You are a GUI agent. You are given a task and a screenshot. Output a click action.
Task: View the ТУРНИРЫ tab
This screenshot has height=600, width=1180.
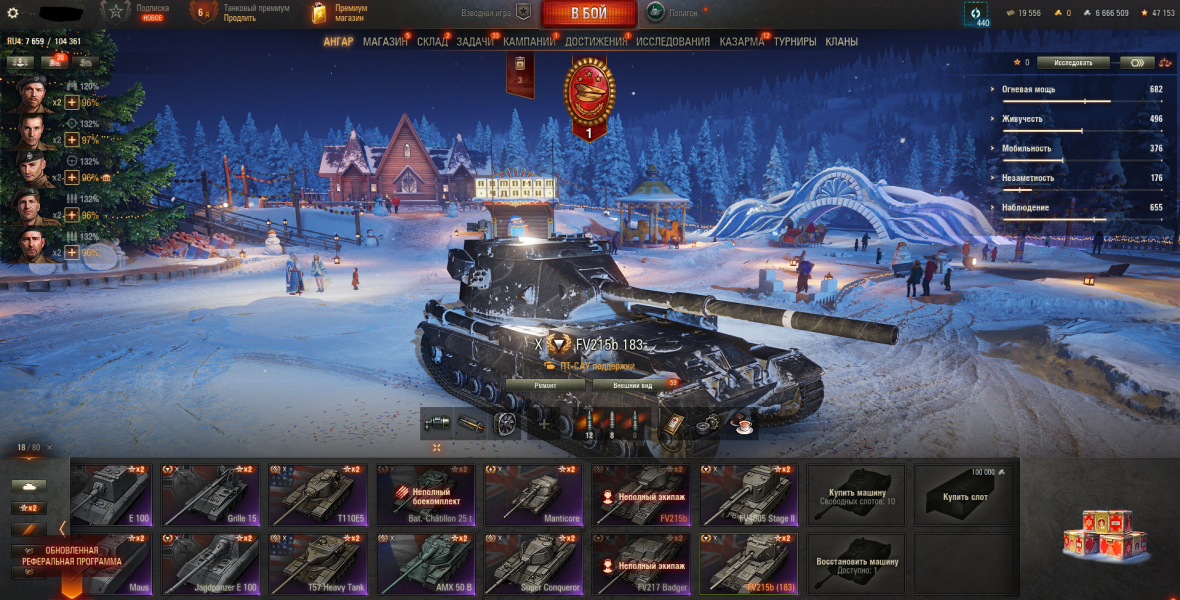(795, 42)
